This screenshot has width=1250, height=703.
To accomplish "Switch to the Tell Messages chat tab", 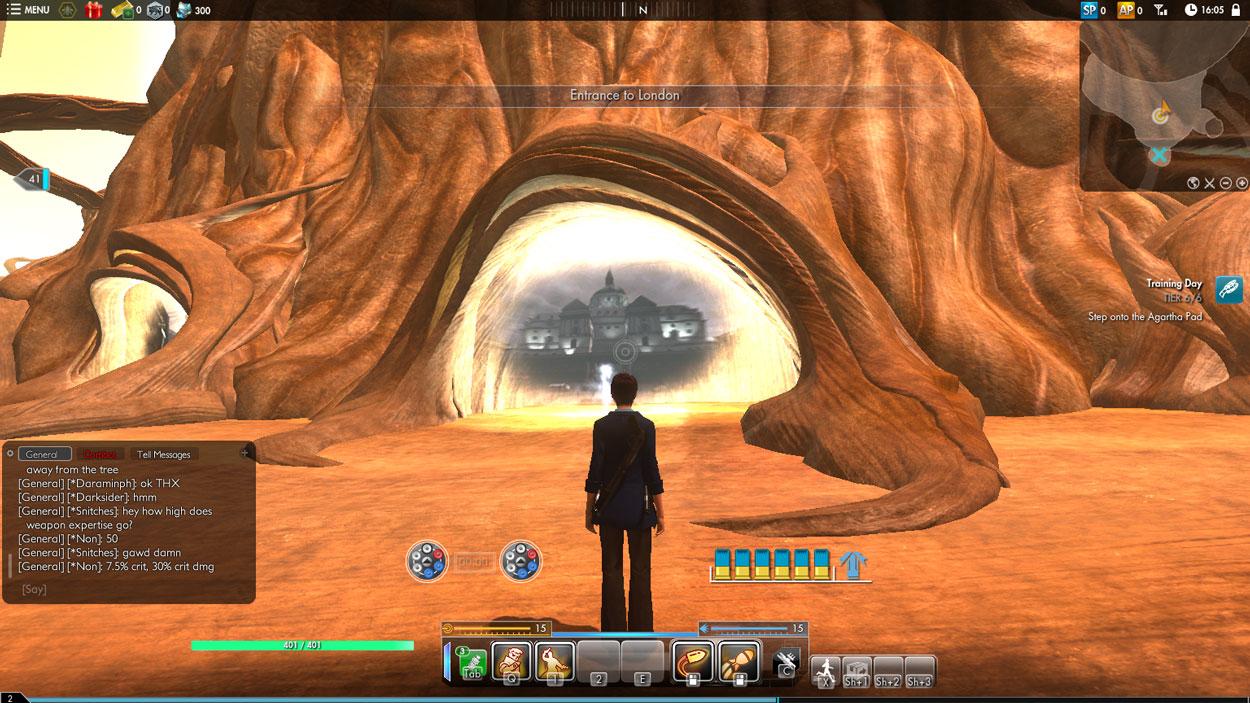I will 163,454.
